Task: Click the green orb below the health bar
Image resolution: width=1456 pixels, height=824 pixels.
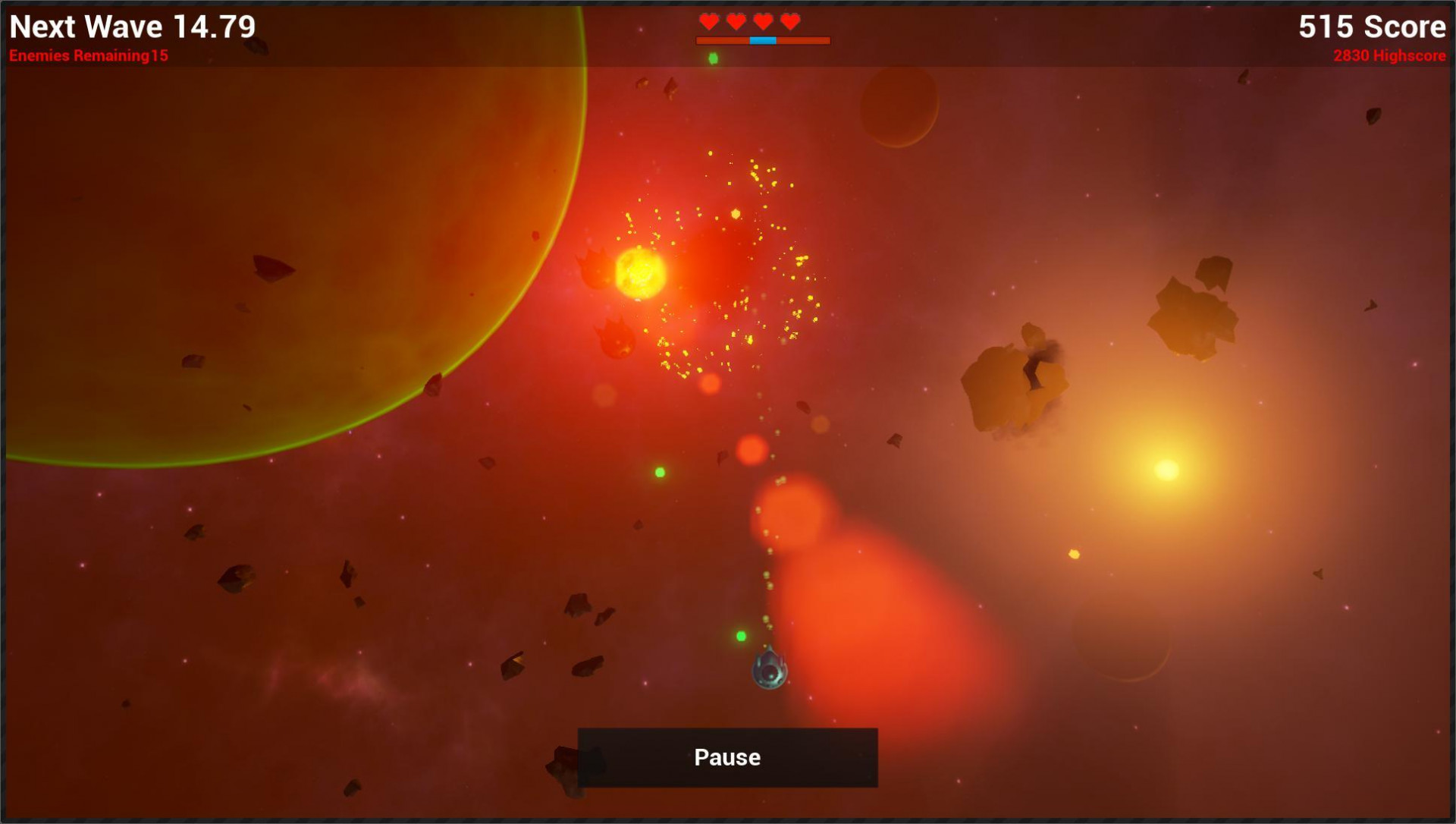Action: 713,57
